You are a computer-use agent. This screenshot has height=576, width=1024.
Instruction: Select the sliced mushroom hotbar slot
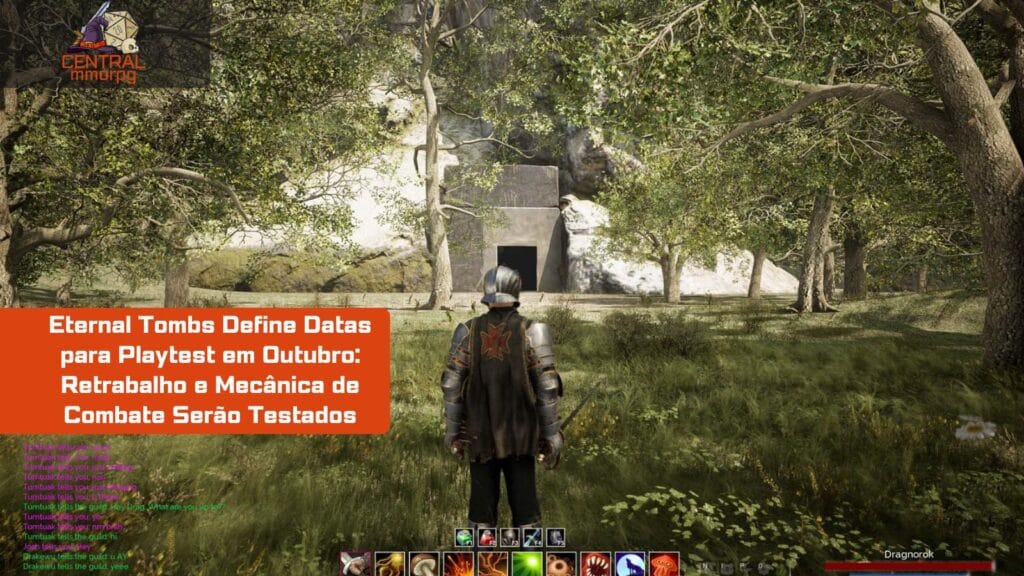(x=355, y=565)
